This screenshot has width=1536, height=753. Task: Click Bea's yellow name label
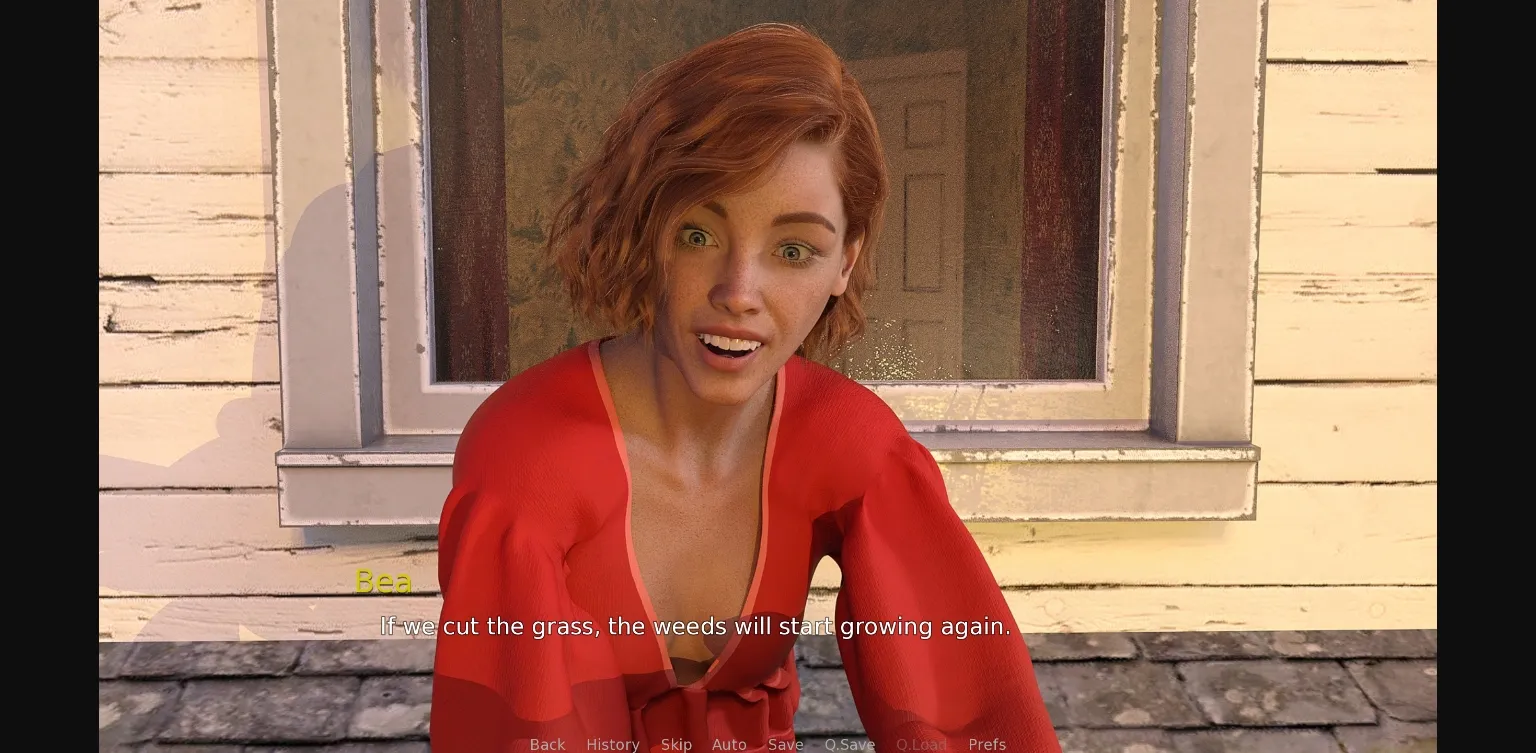(384, 581)
